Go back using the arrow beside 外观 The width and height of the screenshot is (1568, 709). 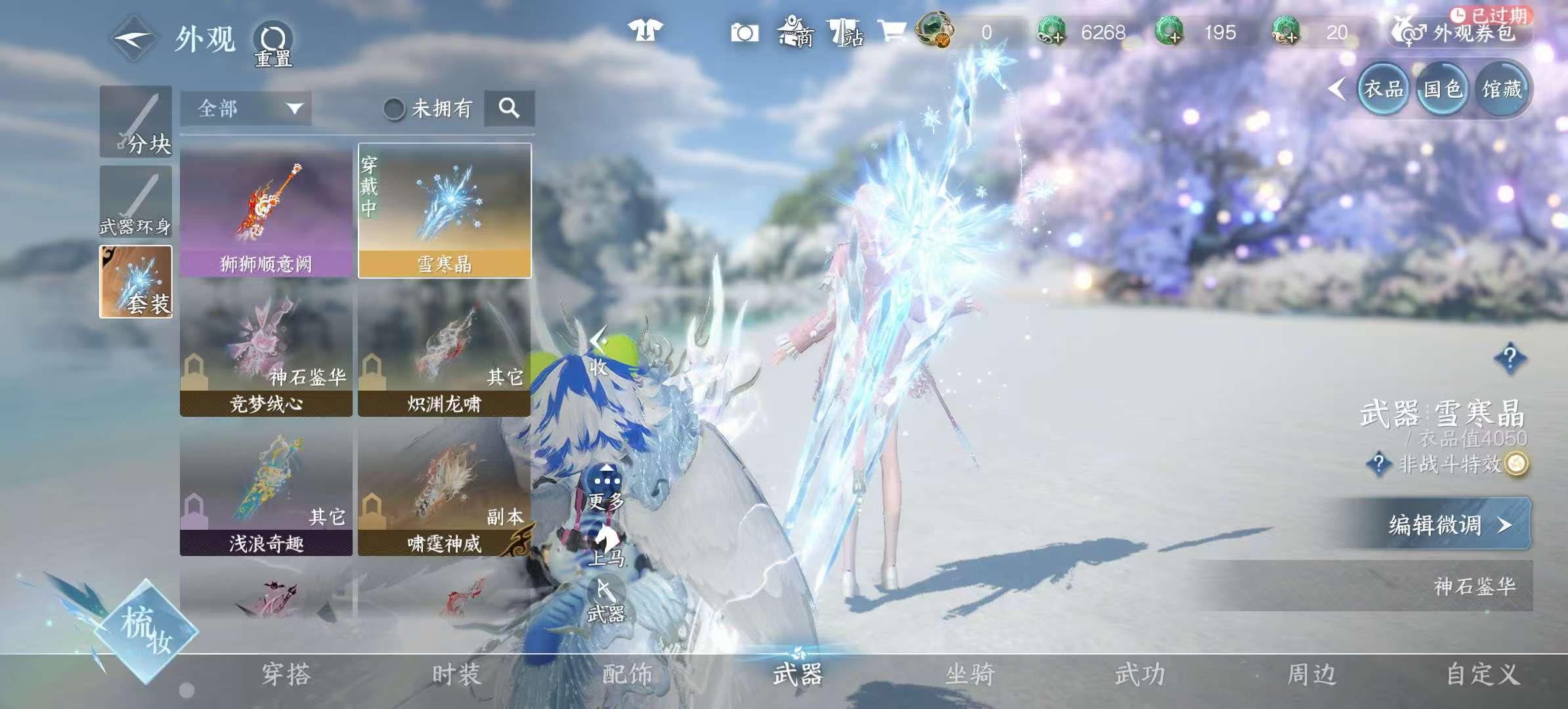tap(133, 38)
